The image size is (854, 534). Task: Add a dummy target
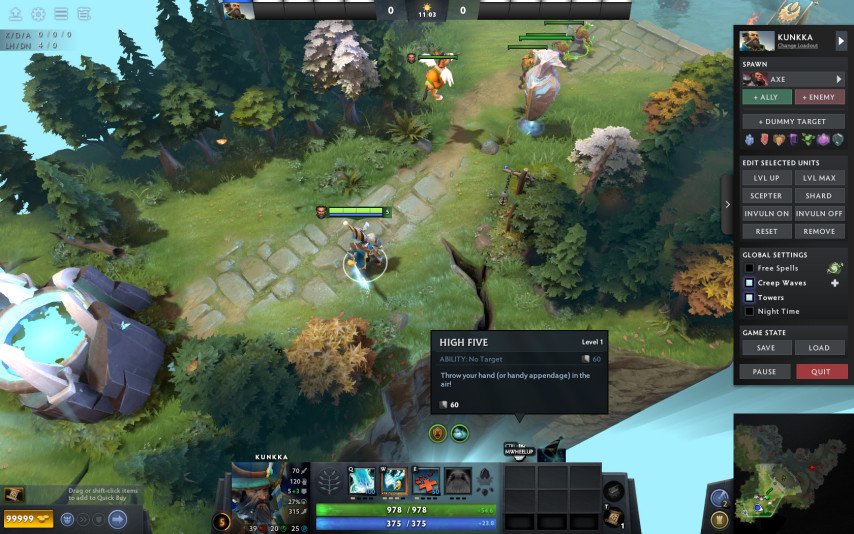tap(793, 121)
